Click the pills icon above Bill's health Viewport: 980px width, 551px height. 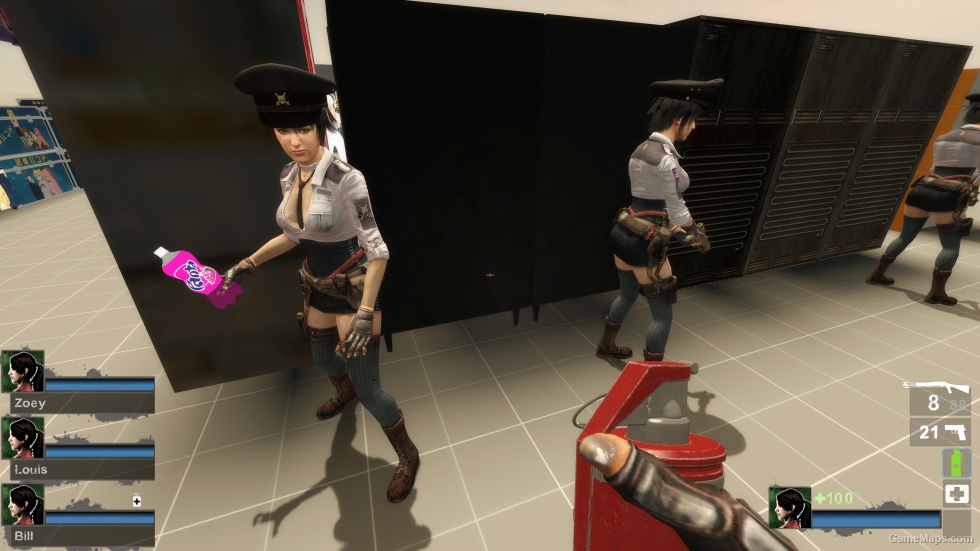coord(137,500)
